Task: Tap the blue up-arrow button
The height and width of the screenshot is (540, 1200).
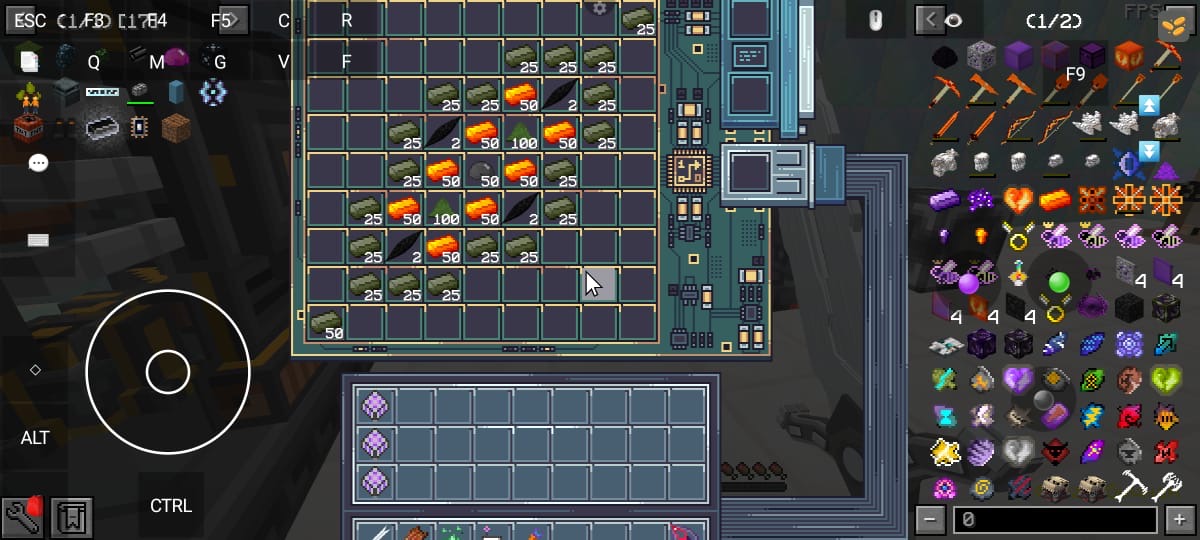Action: [x=1149, y=104]
